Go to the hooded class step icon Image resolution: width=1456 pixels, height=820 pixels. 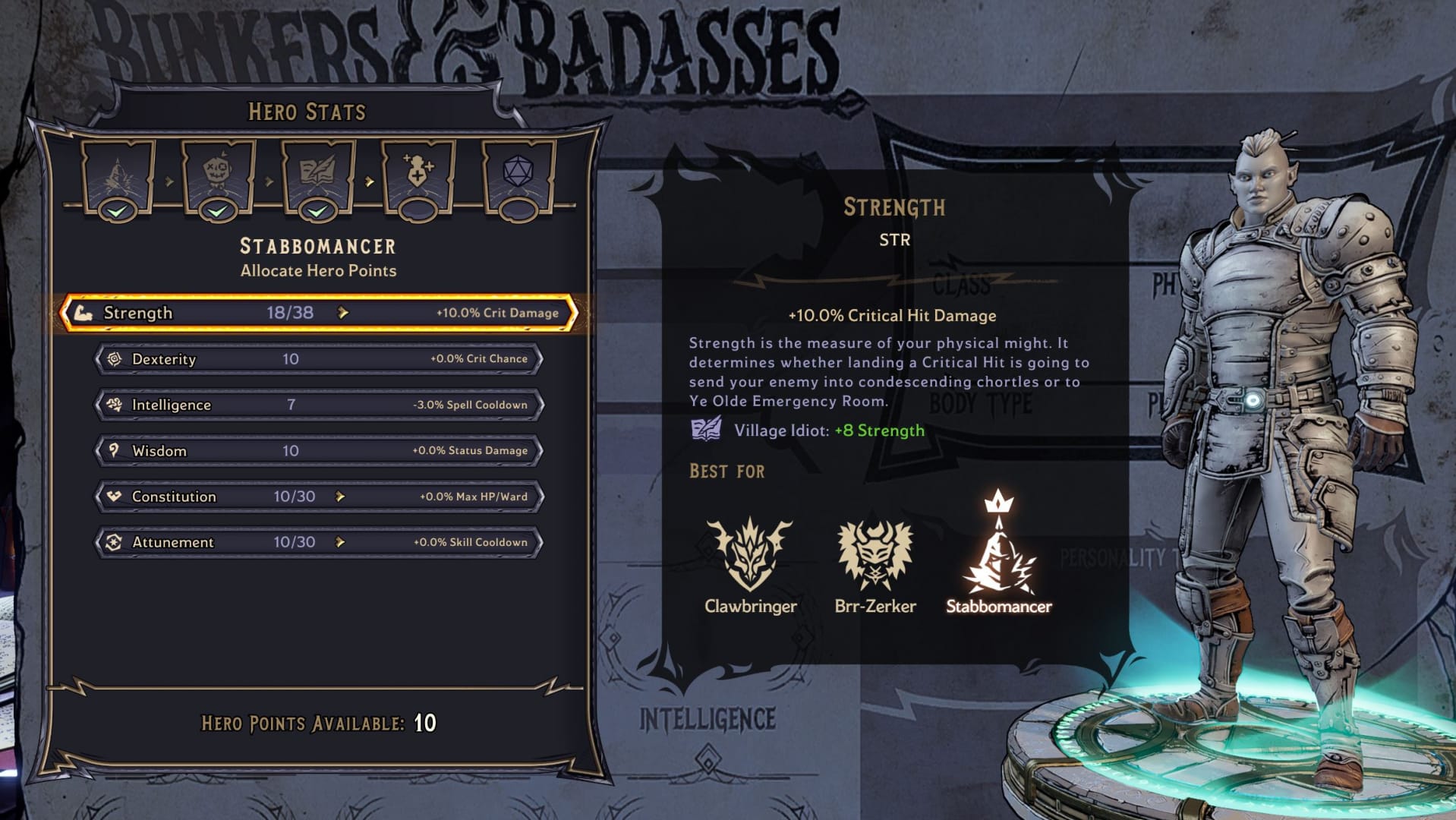118,176
